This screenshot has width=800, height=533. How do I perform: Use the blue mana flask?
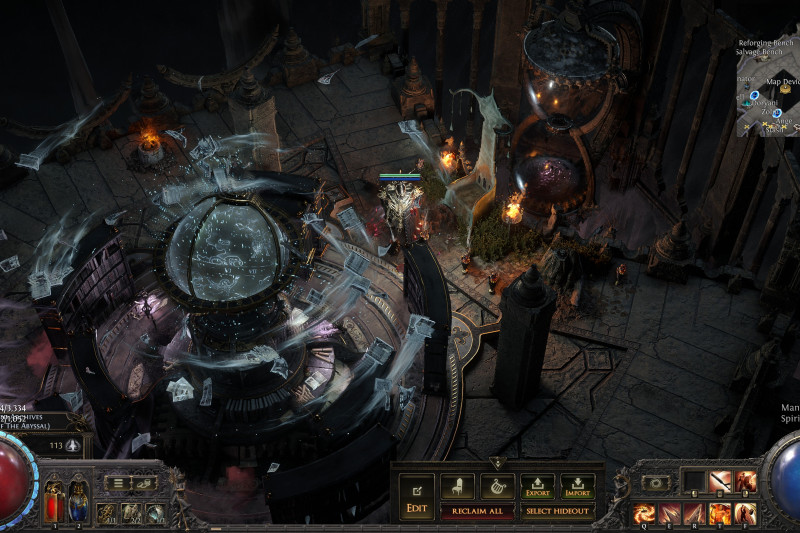[x=77, y=495]
